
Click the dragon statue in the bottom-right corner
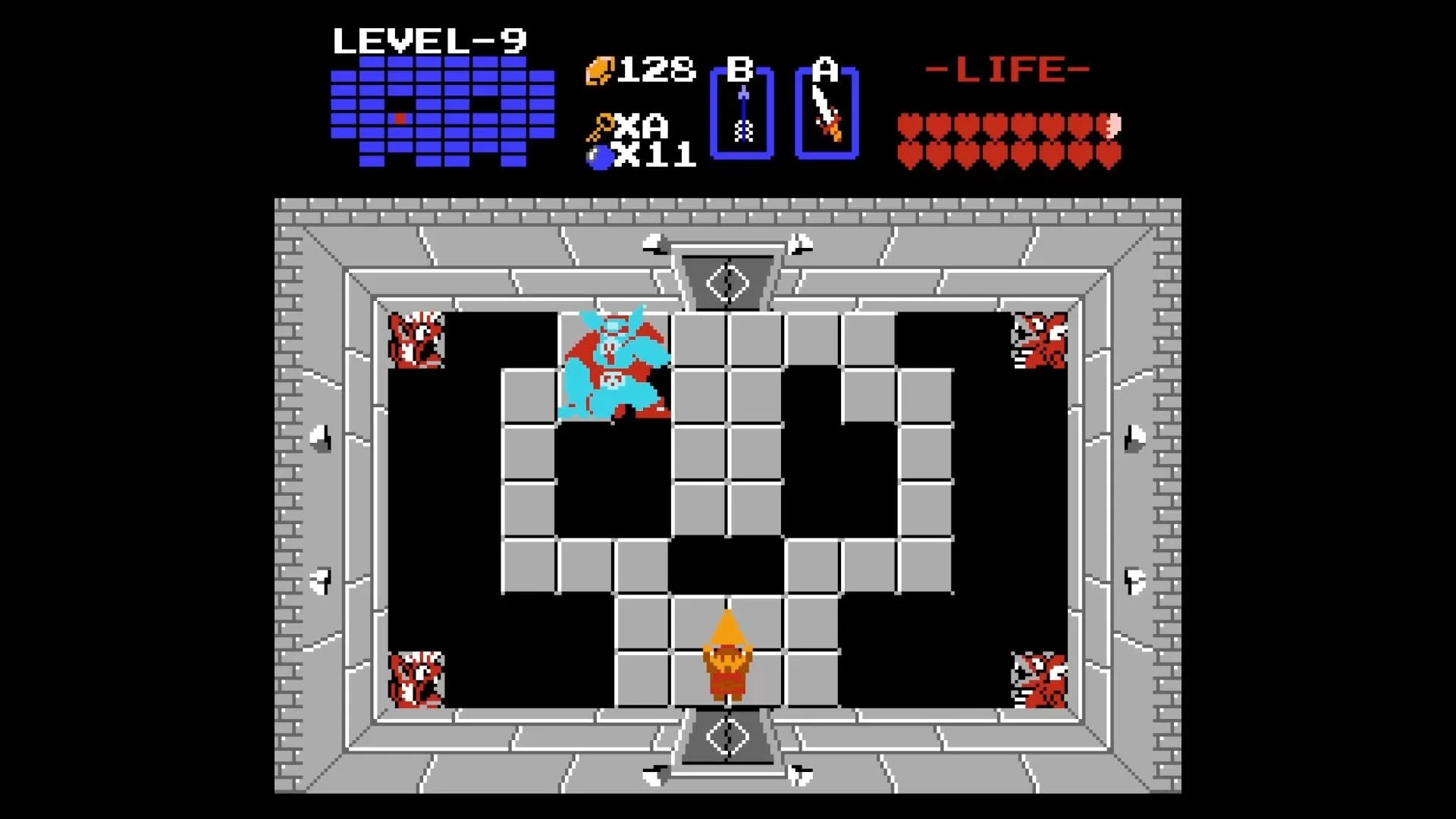tap(1037, 679)
